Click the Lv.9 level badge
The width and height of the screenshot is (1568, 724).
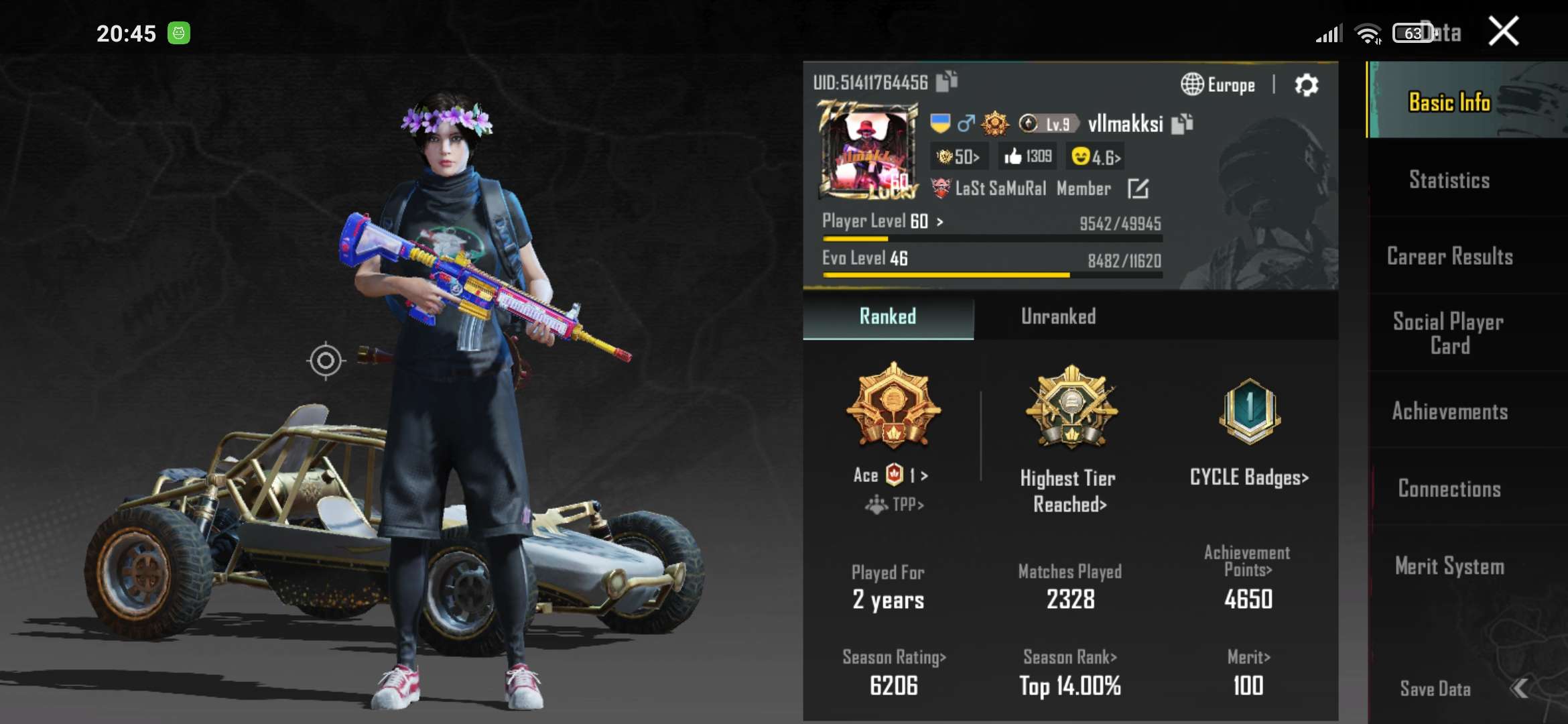(1048, 123)
